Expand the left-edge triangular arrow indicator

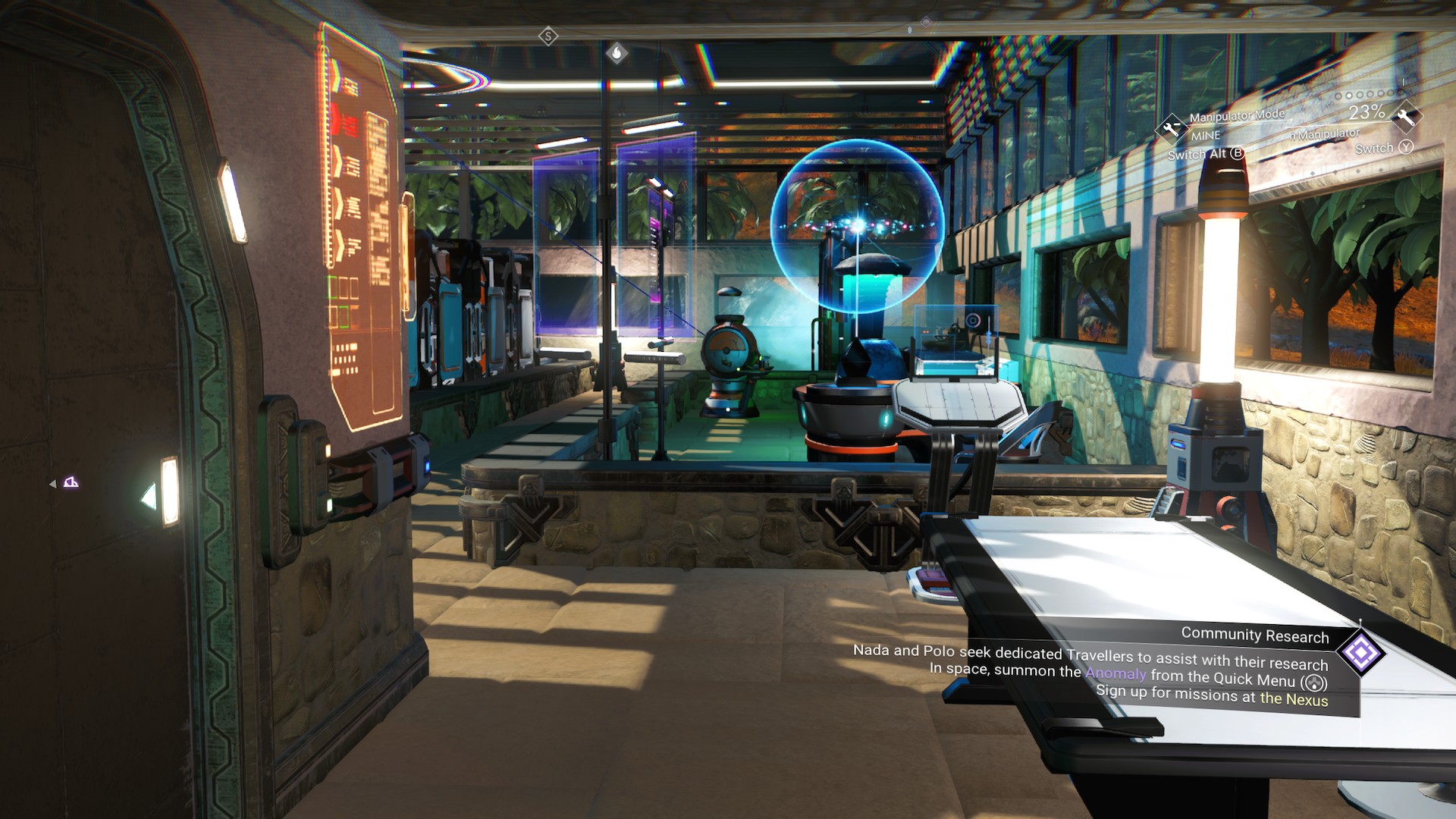[53, 482]
